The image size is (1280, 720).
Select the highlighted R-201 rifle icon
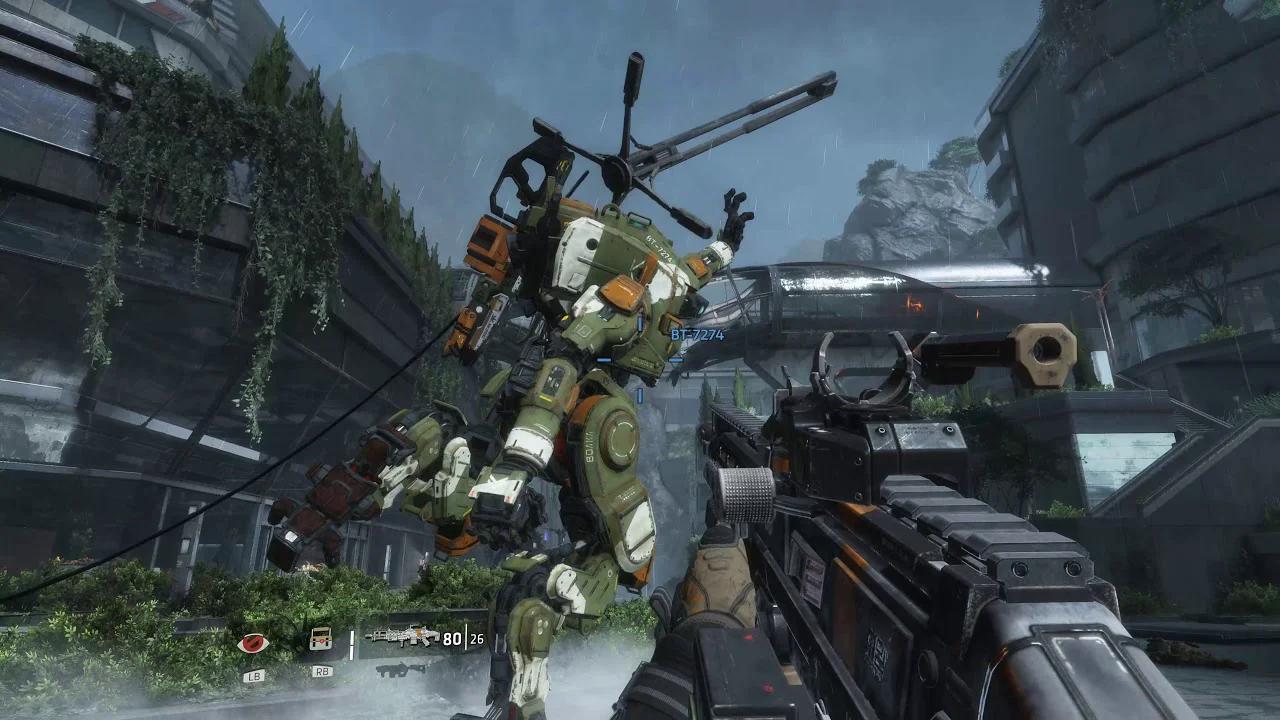tap(401, 637)
